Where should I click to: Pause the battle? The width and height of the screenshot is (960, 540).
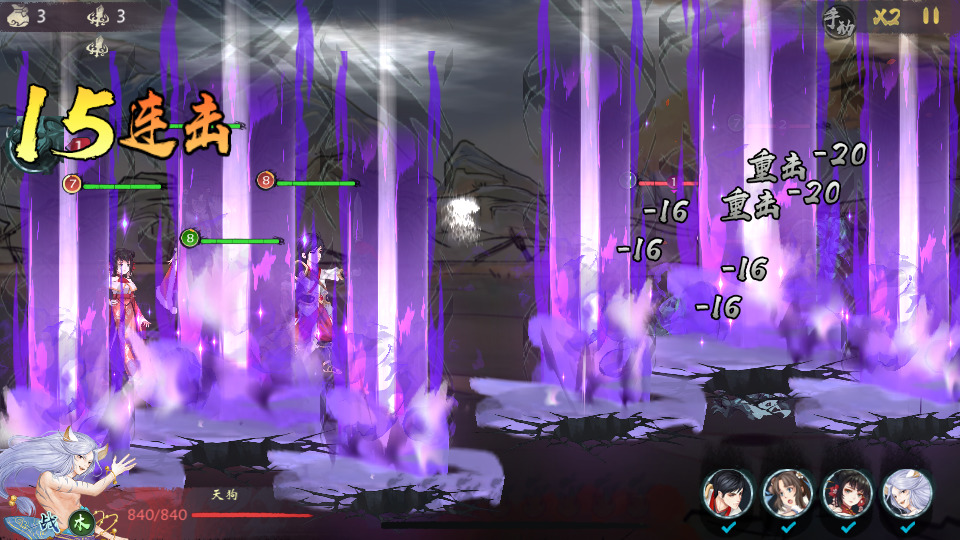931,17
